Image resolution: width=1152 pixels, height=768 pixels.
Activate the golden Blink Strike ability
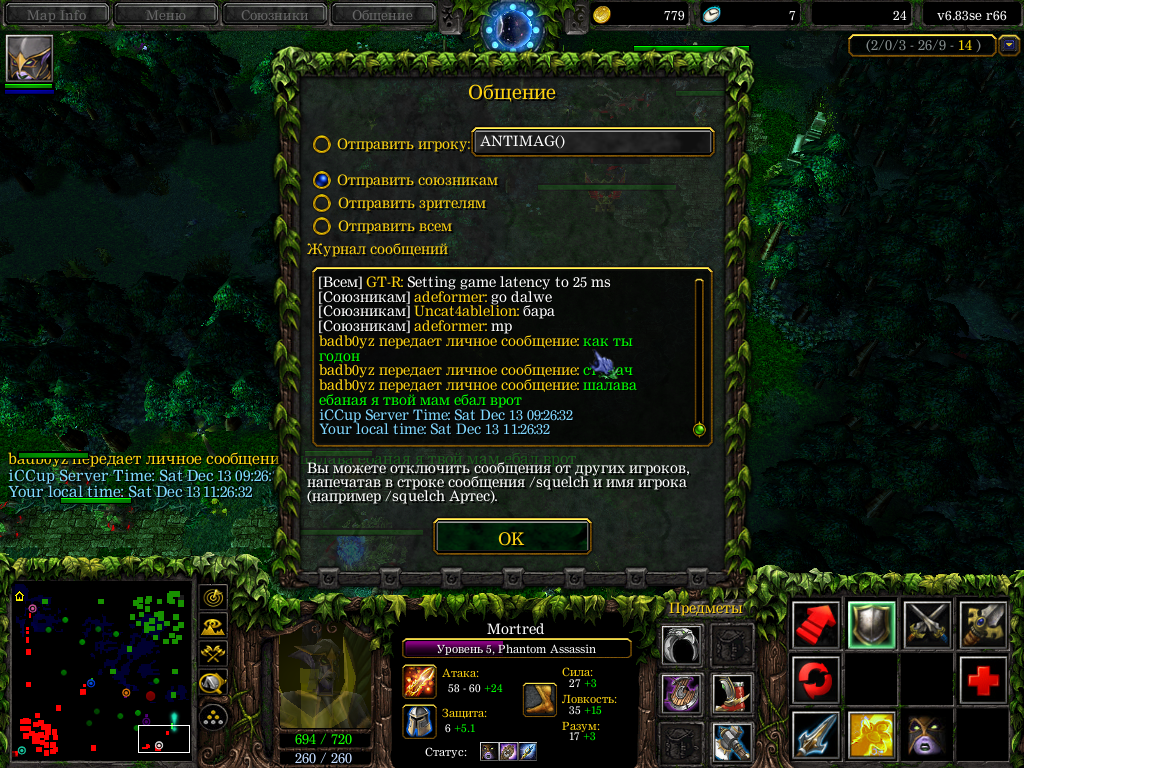871,735
